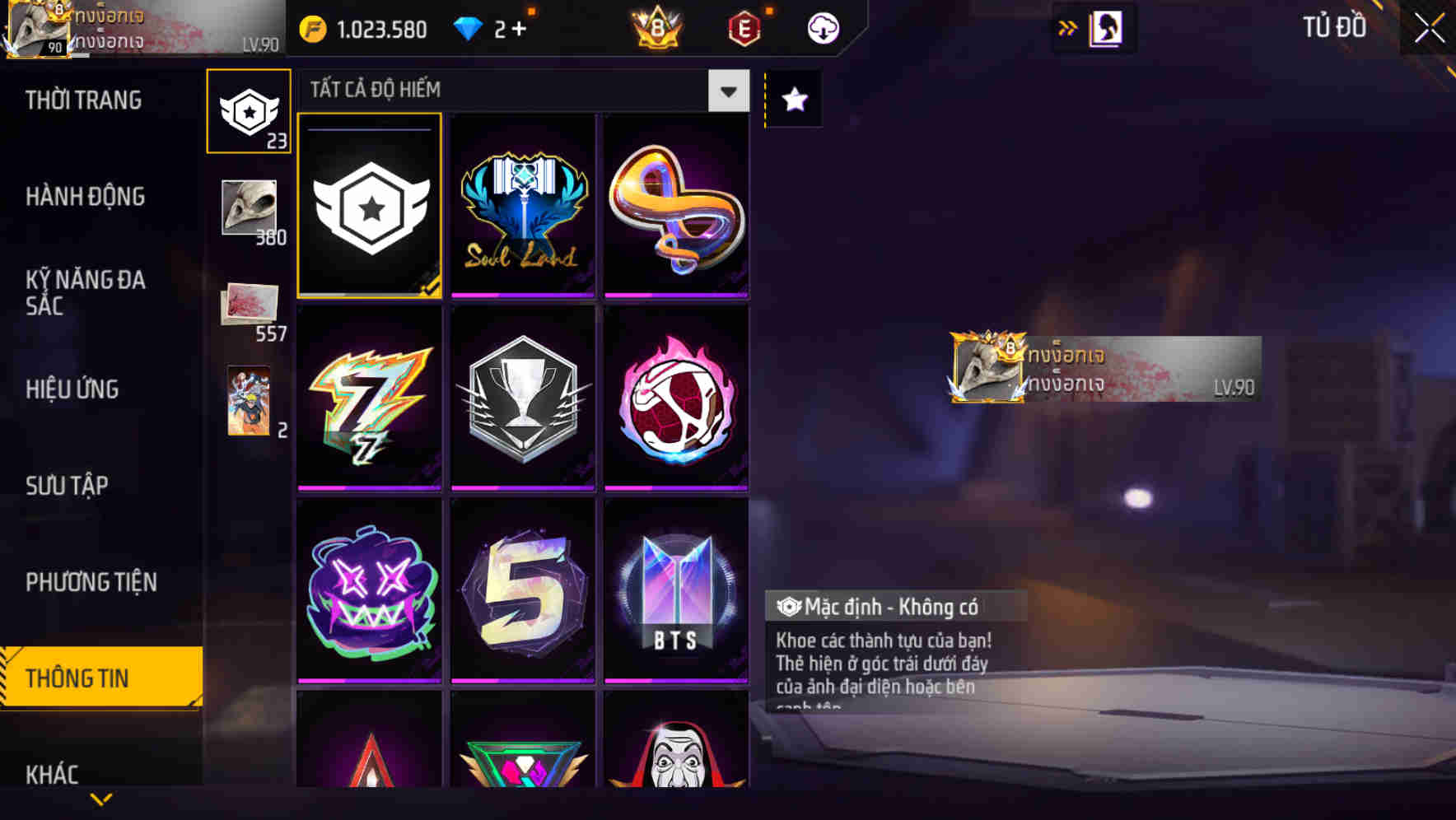The height and width of the screenshot is (820, 1456).
Task: Toggle the favorites star filter
Action: coord(793,100)
